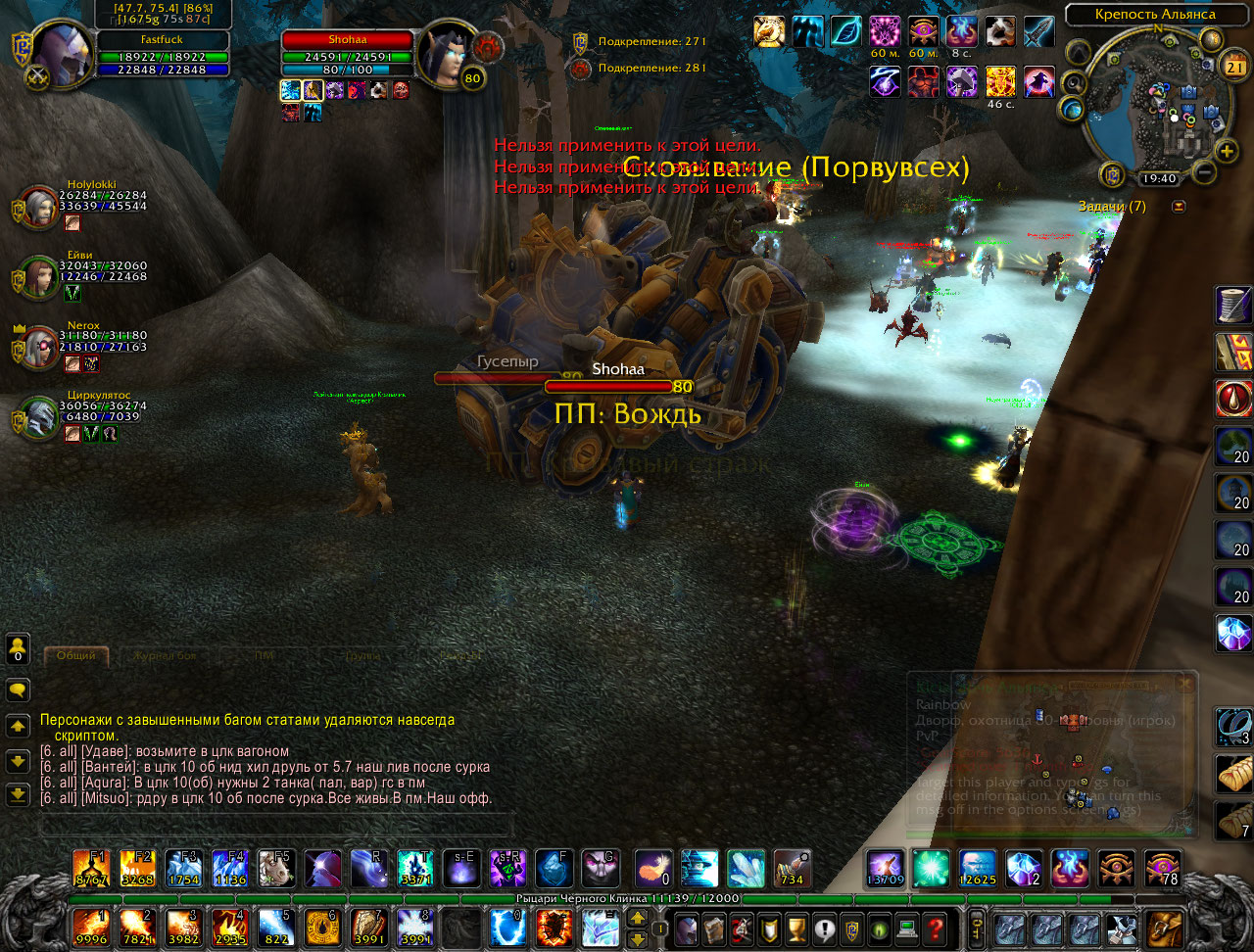Collapse the Задачи objectives tracker
1254x952 pixels.
[x=1179, y=207]
